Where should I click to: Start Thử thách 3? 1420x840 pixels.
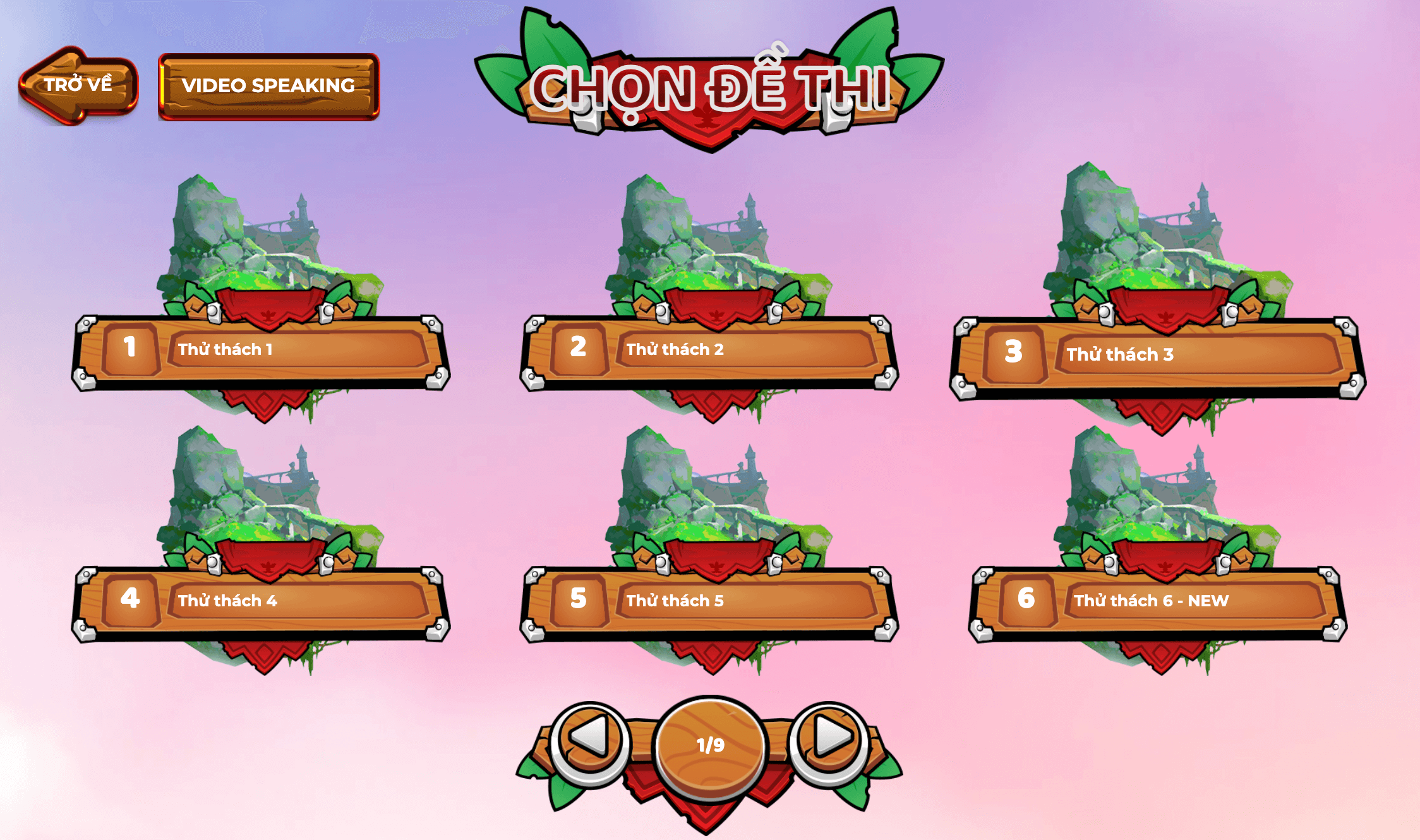coord(1157,354)
